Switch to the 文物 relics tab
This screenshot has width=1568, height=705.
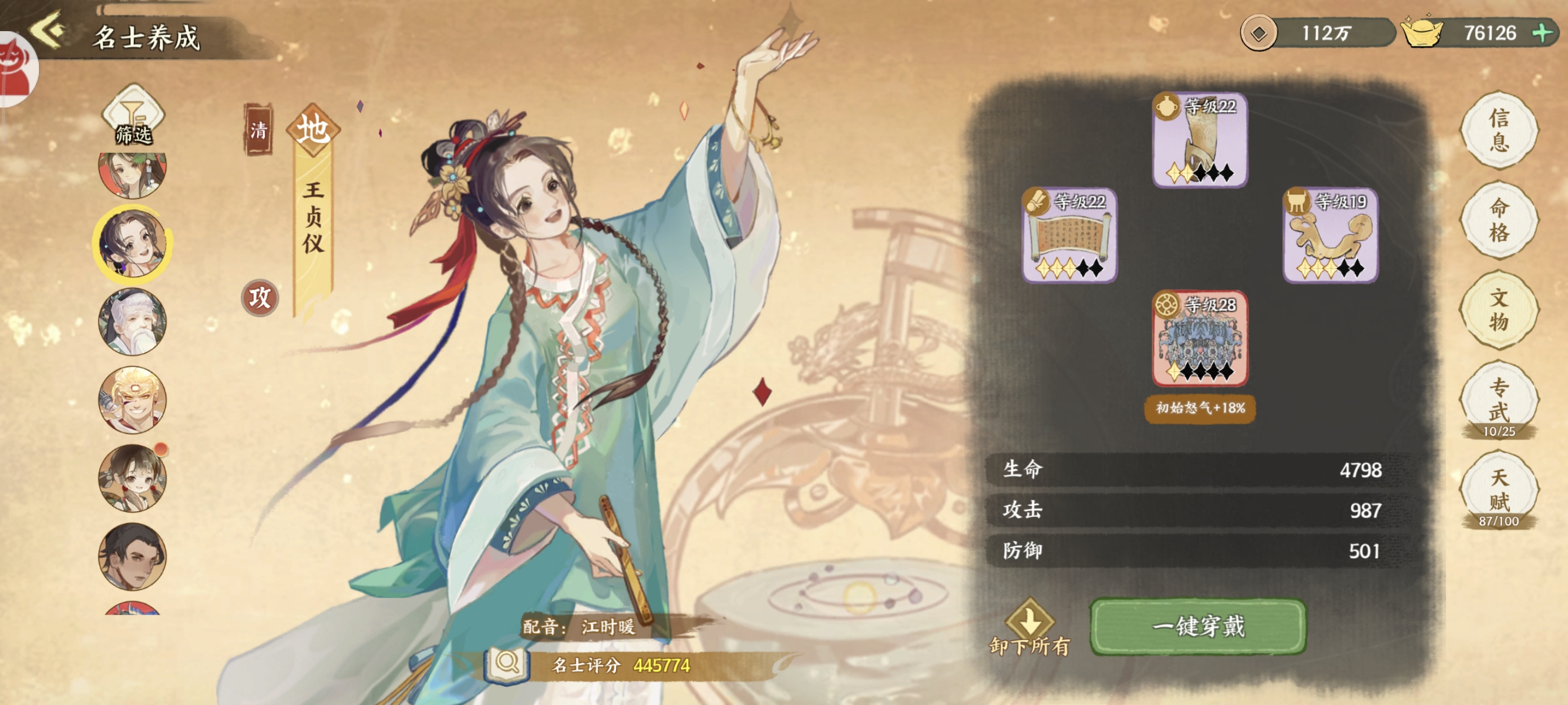(1499, 310)
